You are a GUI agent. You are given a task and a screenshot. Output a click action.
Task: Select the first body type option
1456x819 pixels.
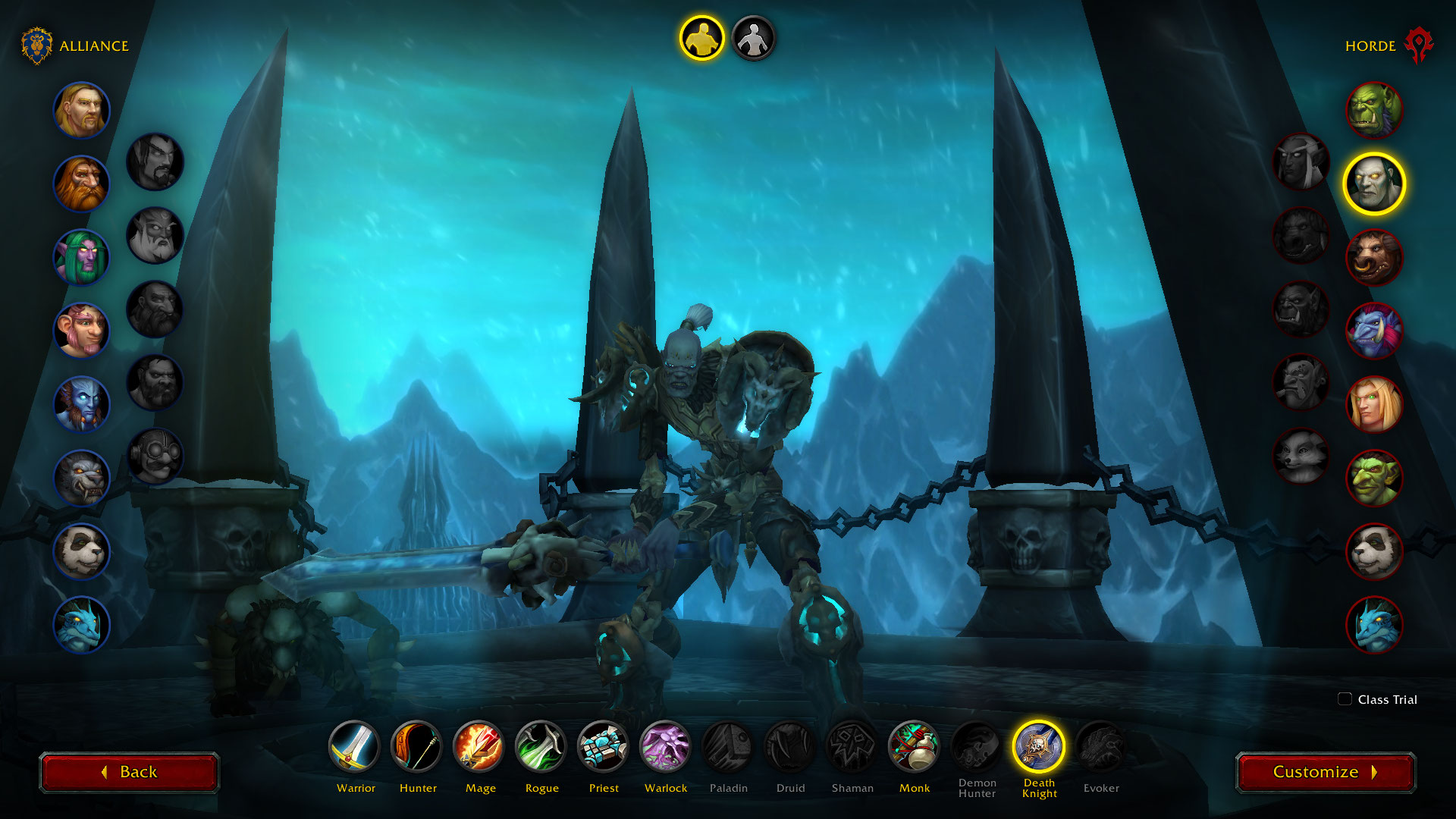click(703, 39)
